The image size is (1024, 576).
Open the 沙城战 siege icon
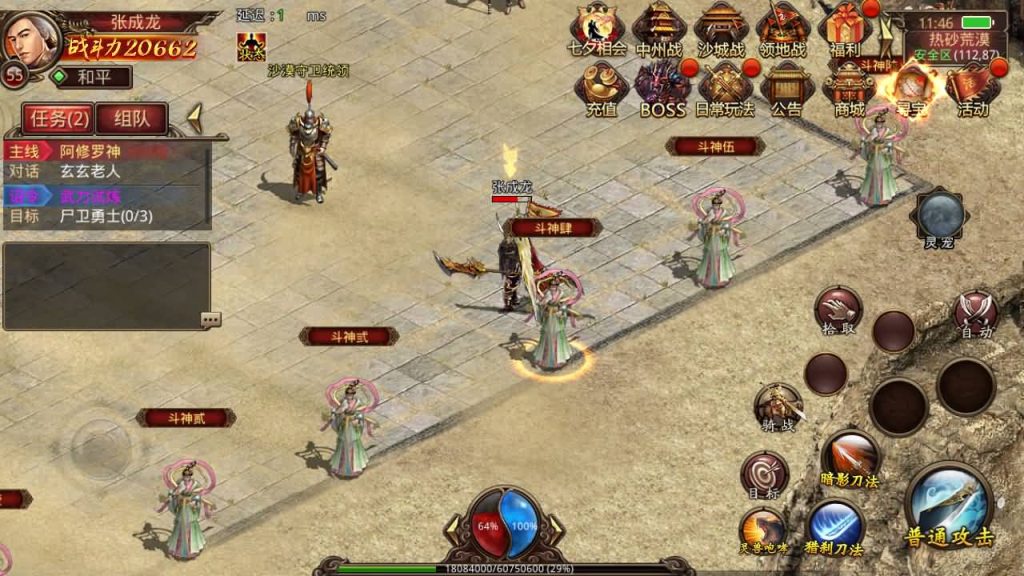tap(721, 28)
